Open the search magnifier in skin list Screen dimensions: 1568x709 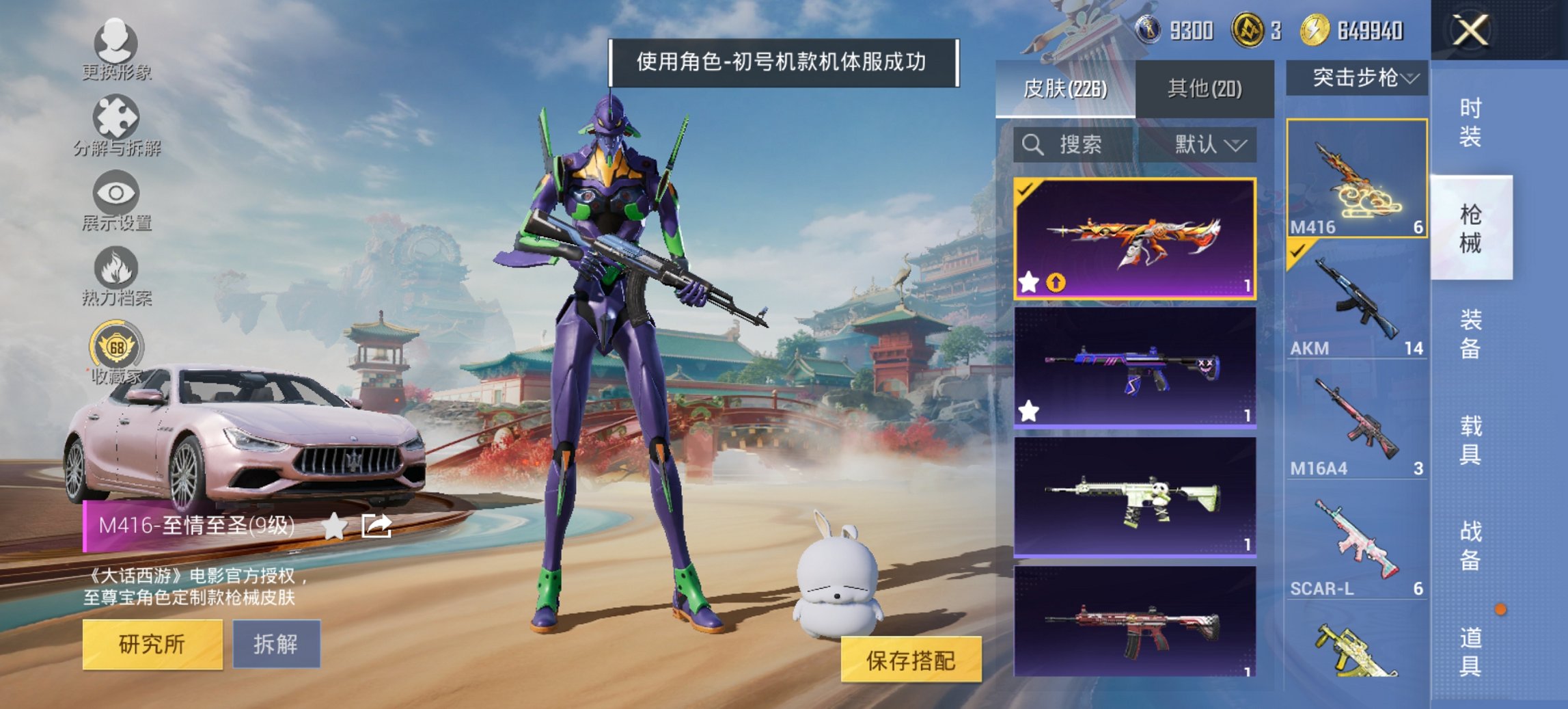[1032, 146]
